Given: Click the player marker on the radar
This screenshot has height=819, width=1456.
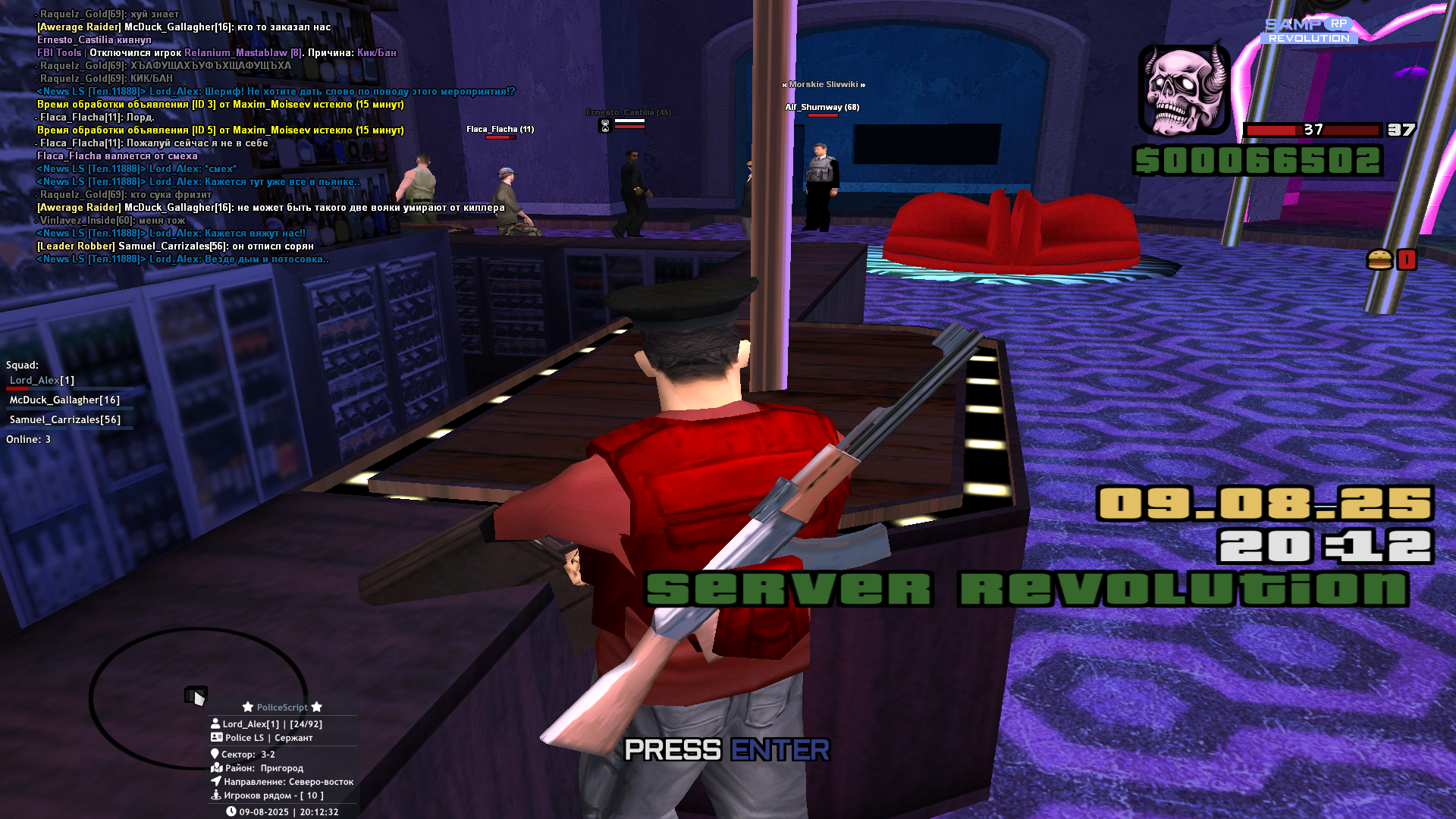Looking at the screenshot, I should [196, 696].
